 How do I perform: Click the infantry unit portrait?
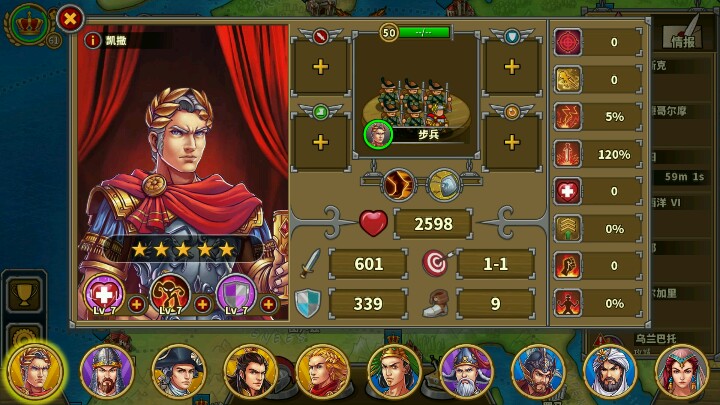click(377, 134)
